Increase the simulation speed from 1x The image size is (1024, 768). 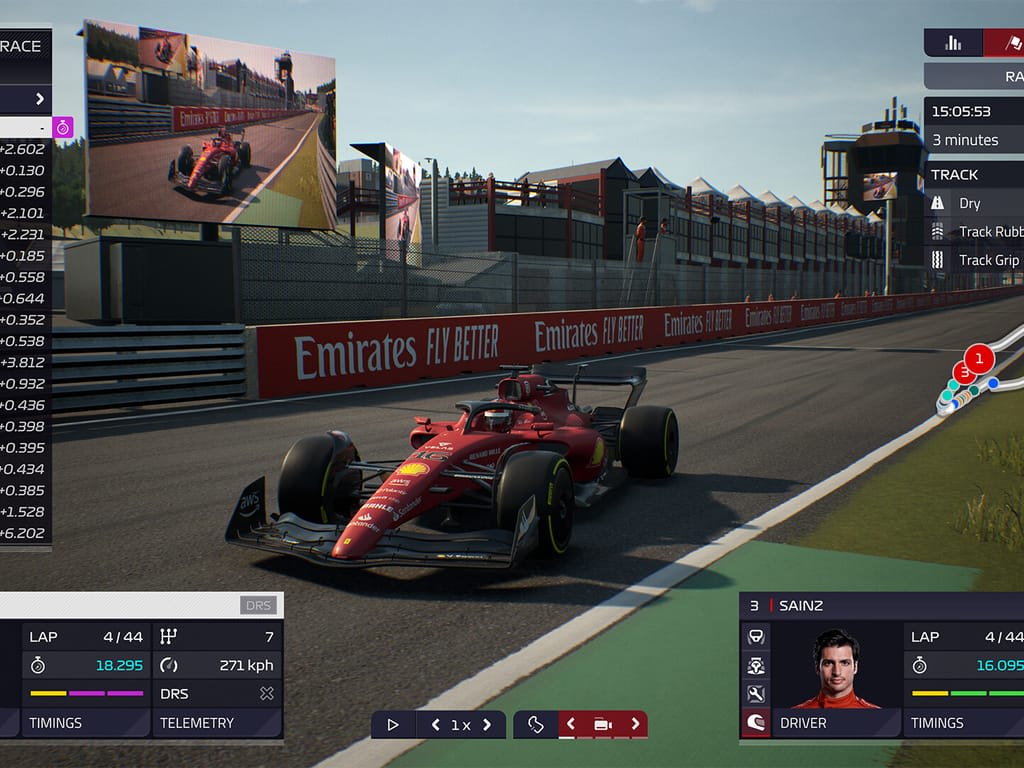point(487,725)
